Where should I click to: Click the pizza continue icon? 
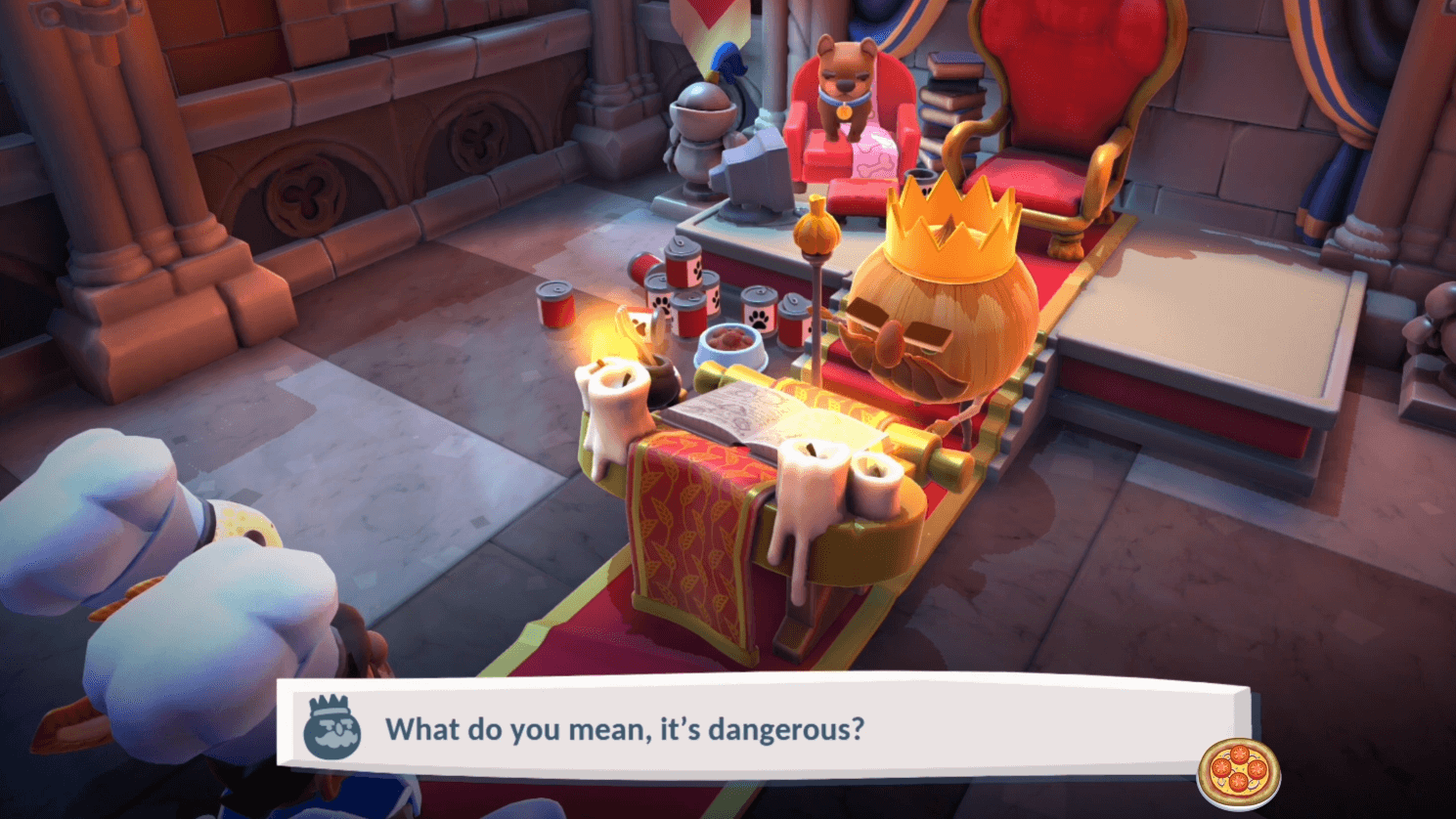1238,772
